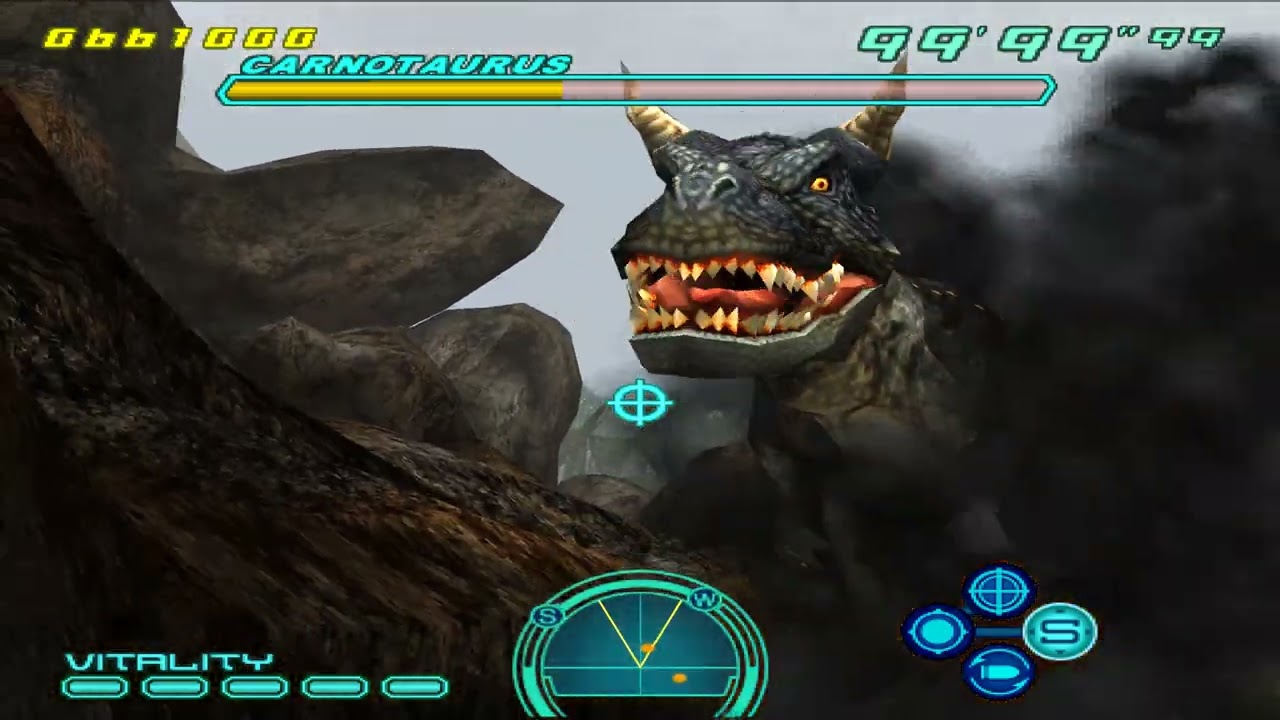The height and width of the screenshot is (720, 1280).
Task: Click the circular scope icon left of the weapon cluster
Action: click(x=938, y=630)
